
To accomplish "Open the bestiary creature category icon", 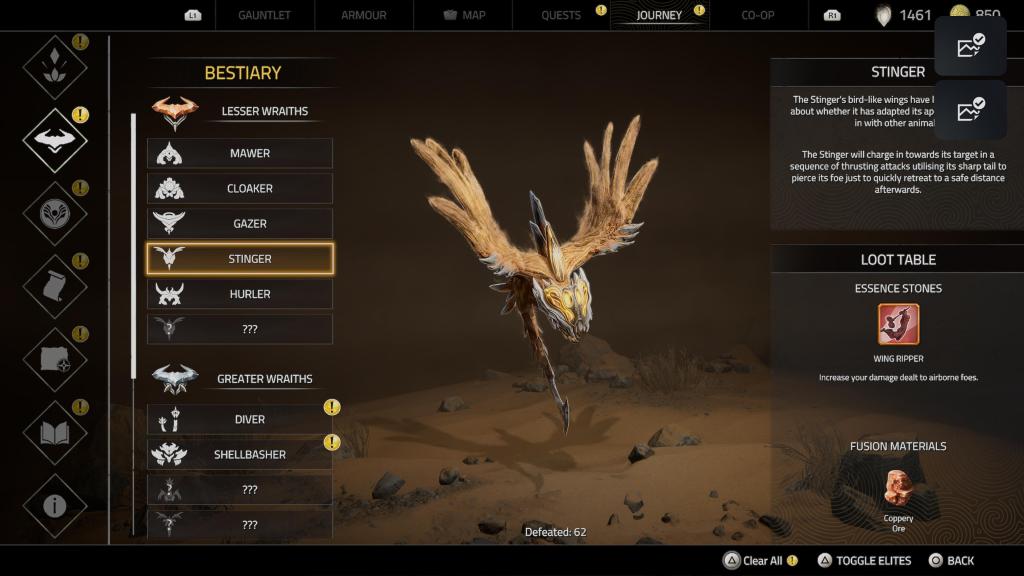I will pos(55,141).
